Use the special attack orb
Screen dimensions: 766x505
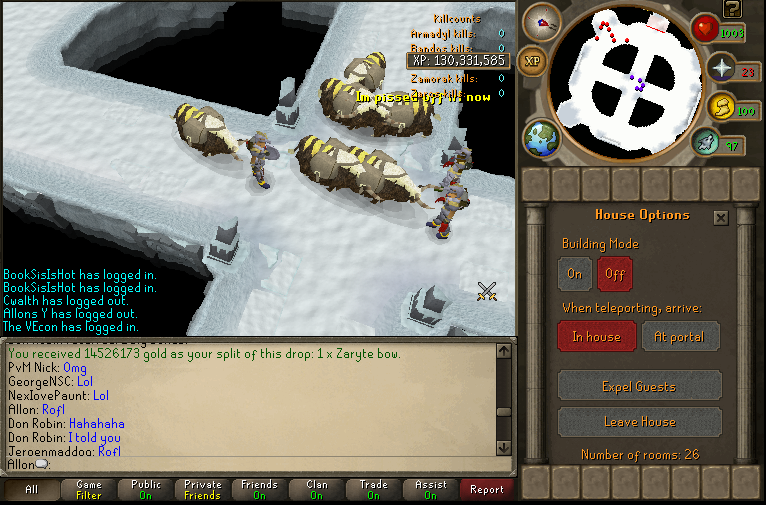click(706, 143)
